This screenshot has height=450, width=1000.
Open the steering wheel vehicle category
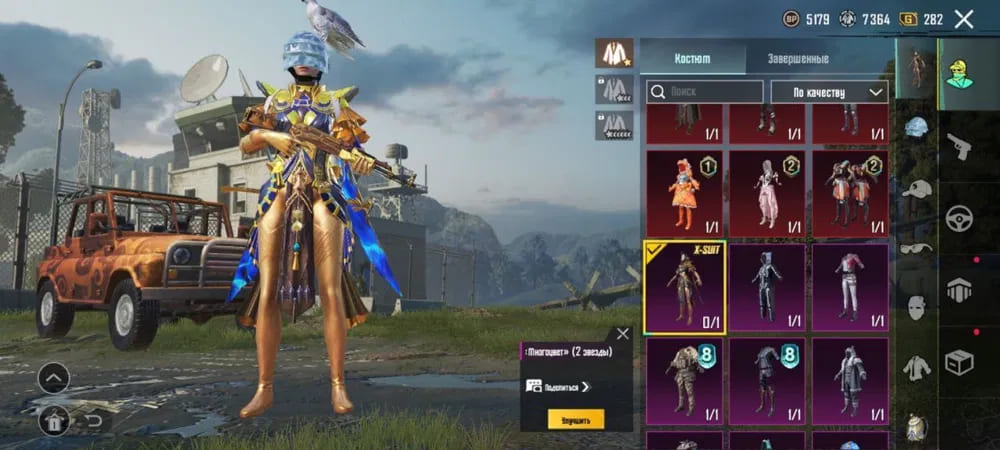pyautogui.click(x=959, y=218)
